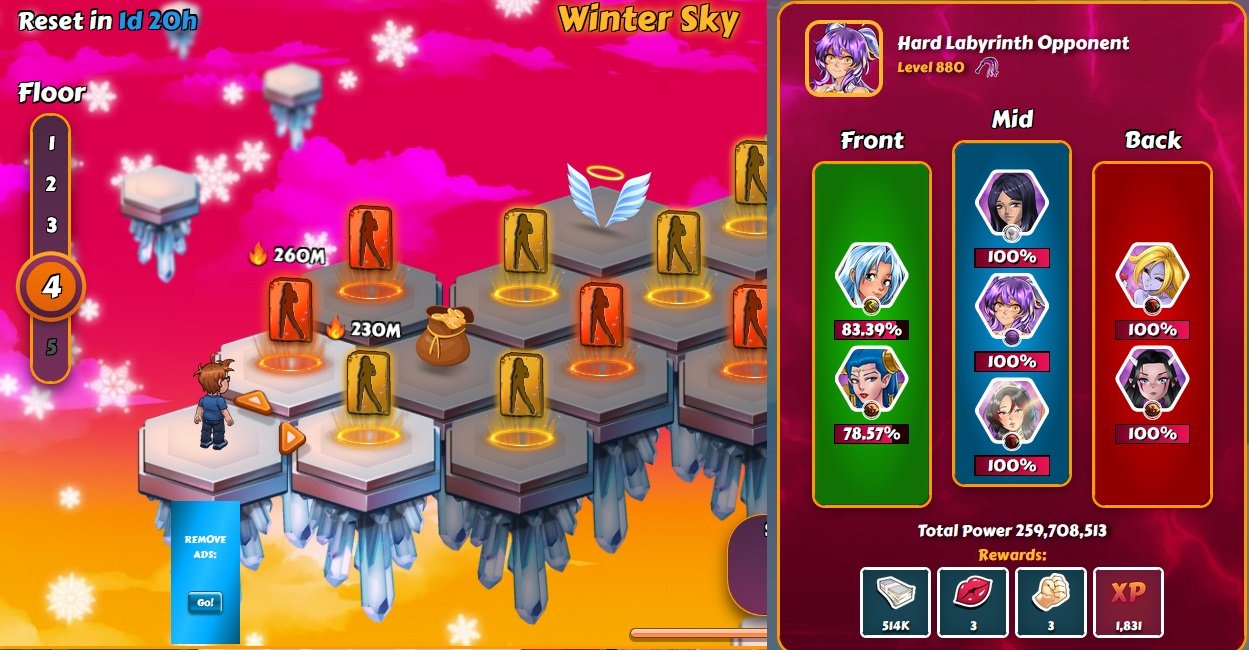This screenshot has height=650, width=1249.
Task: View the fist reward icon
Action: pyautogui.click(x=1050, y=602)
